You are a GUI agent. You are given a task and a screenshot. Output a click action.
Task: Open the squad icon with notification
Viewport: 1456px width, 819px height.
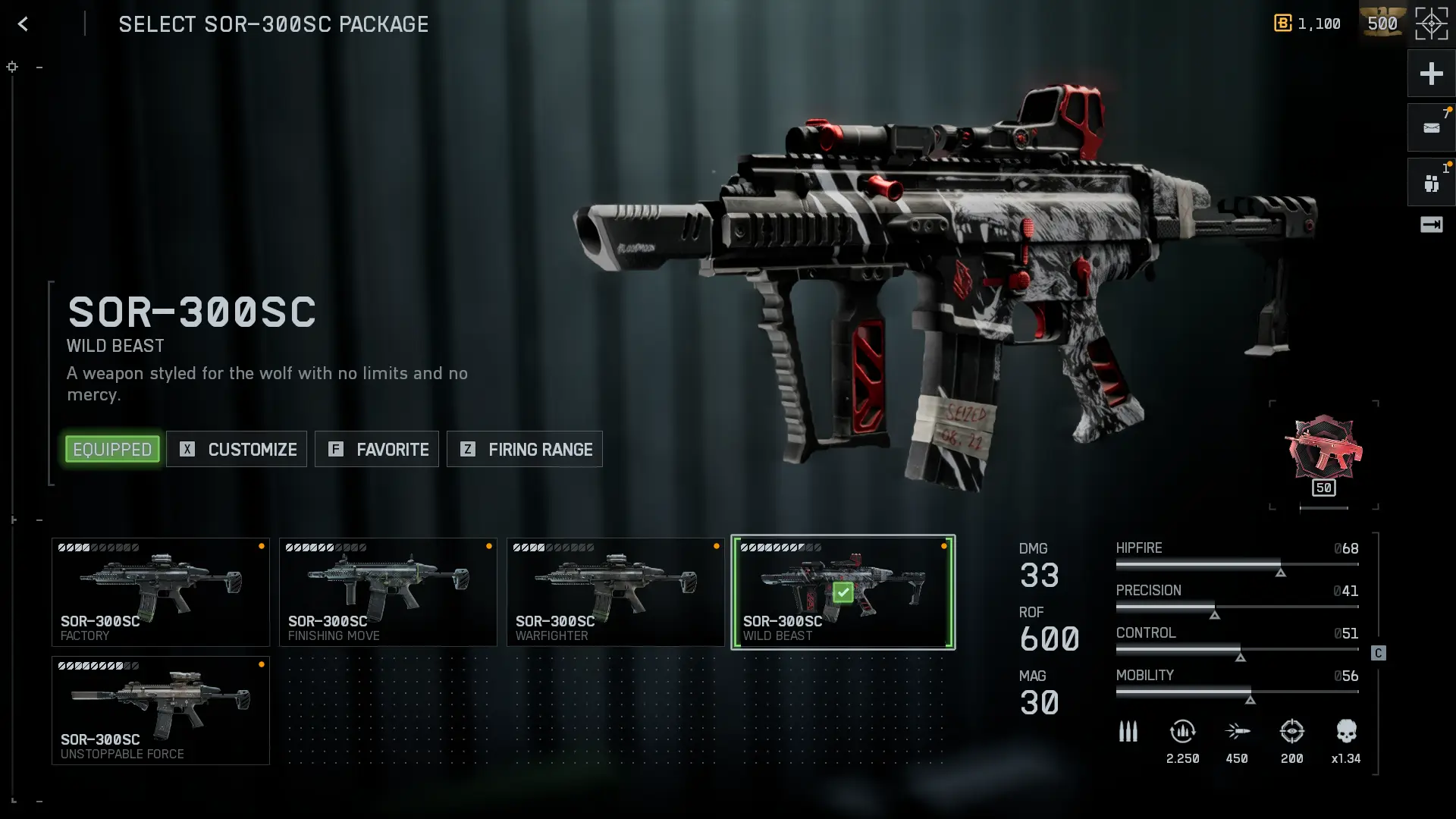[x=1431, y=183]
